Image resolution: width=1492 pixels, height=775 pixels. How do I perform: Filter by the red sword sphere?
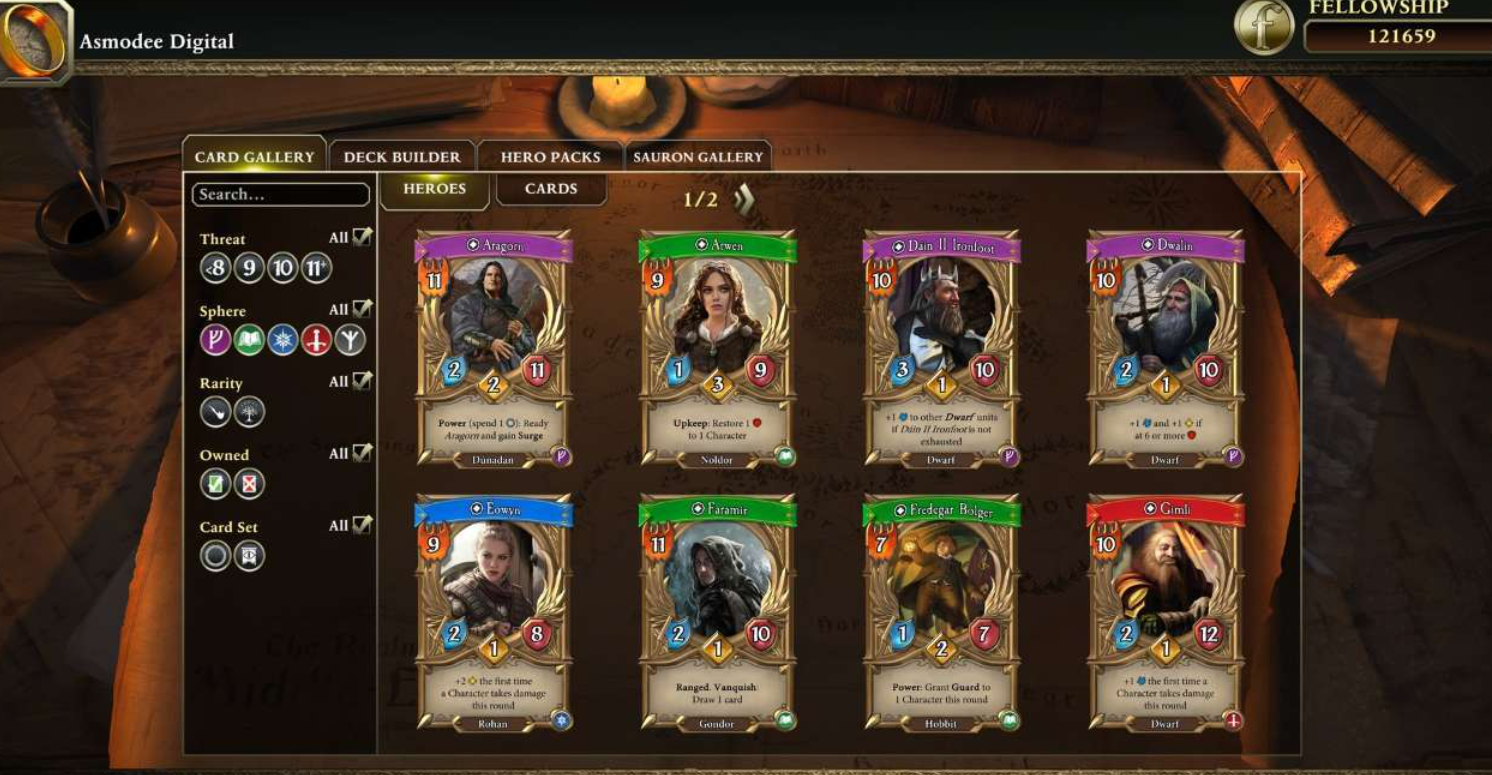click(316, 340)
